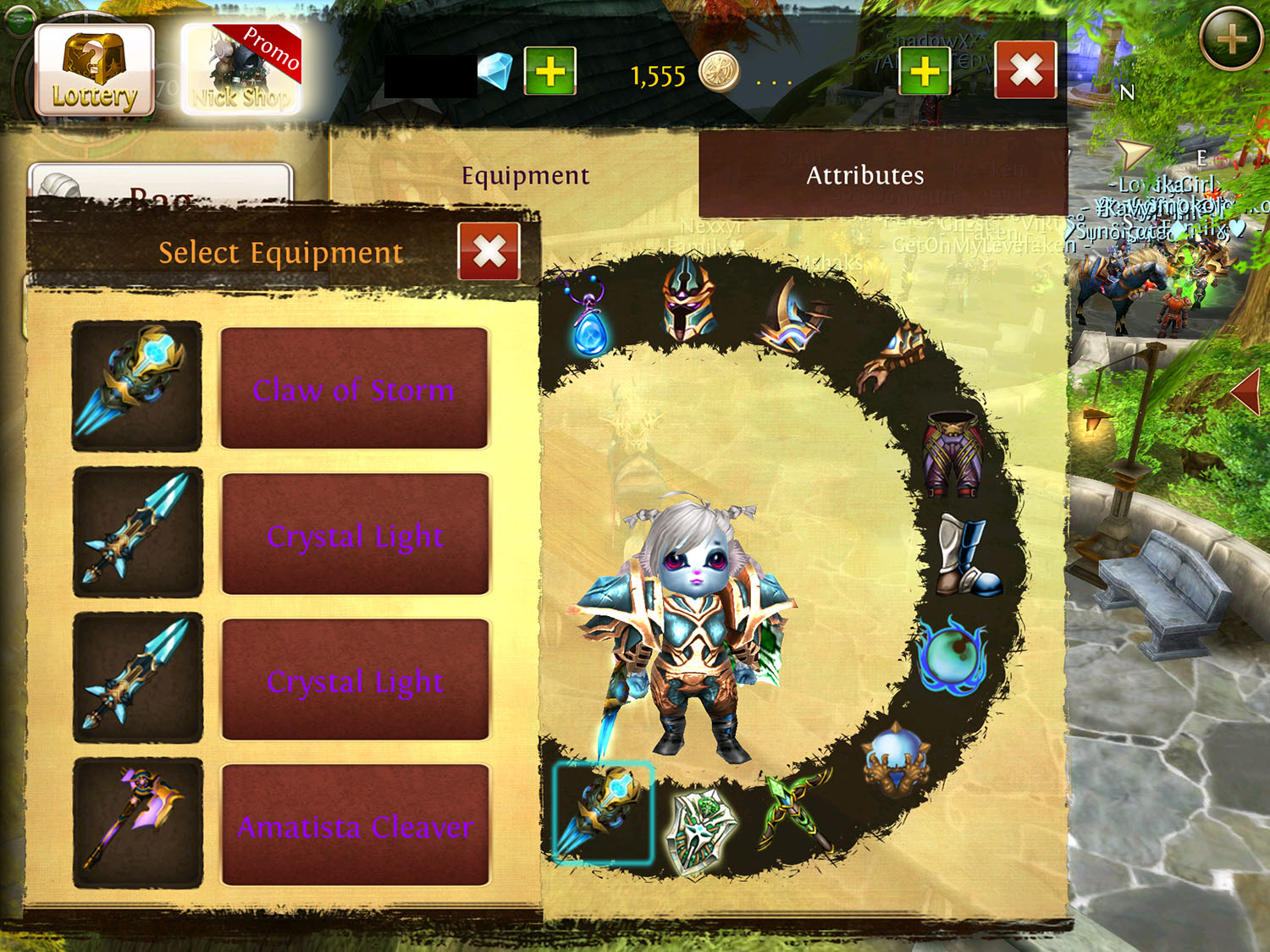This screenshot has width=1270, height=952.
Task: Click the Claw of Storm list icon
Action: (137, 386)
